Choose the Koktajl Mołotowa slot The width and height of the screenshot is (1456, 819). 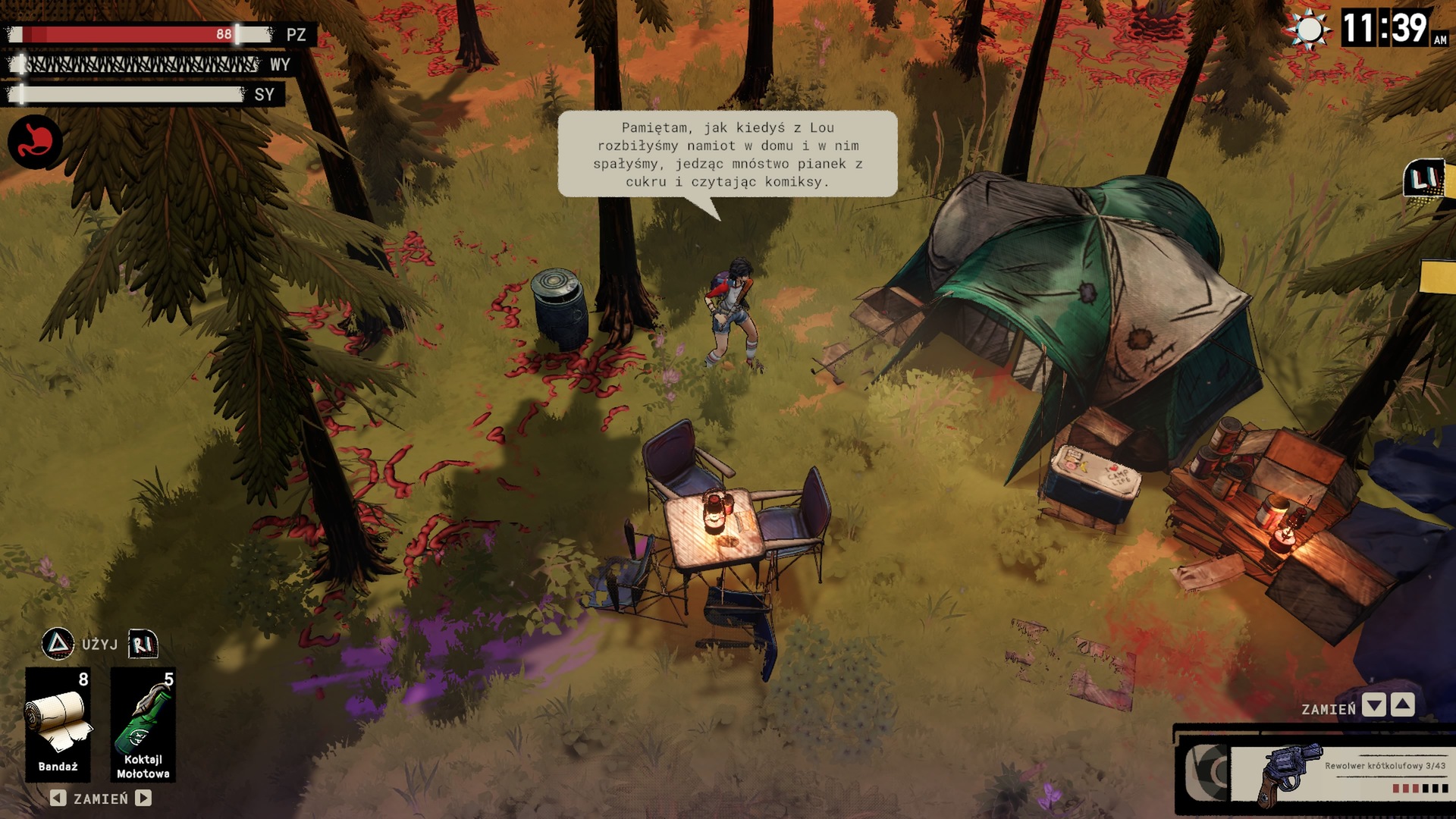143,723
